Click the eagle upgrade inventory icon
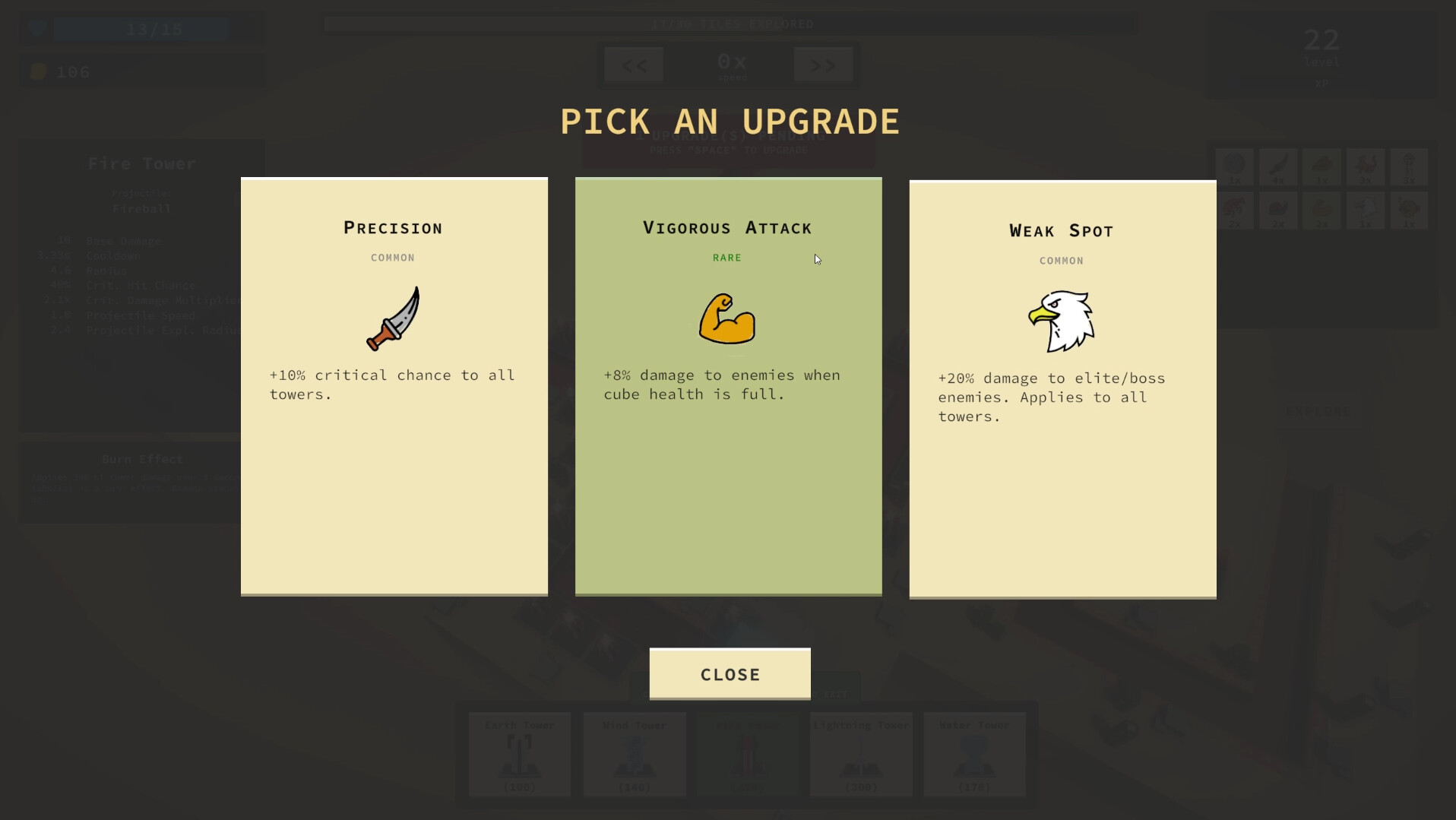Viewport: 1456px width, 820px height. pyautogui.click(x=1366, y=211)
